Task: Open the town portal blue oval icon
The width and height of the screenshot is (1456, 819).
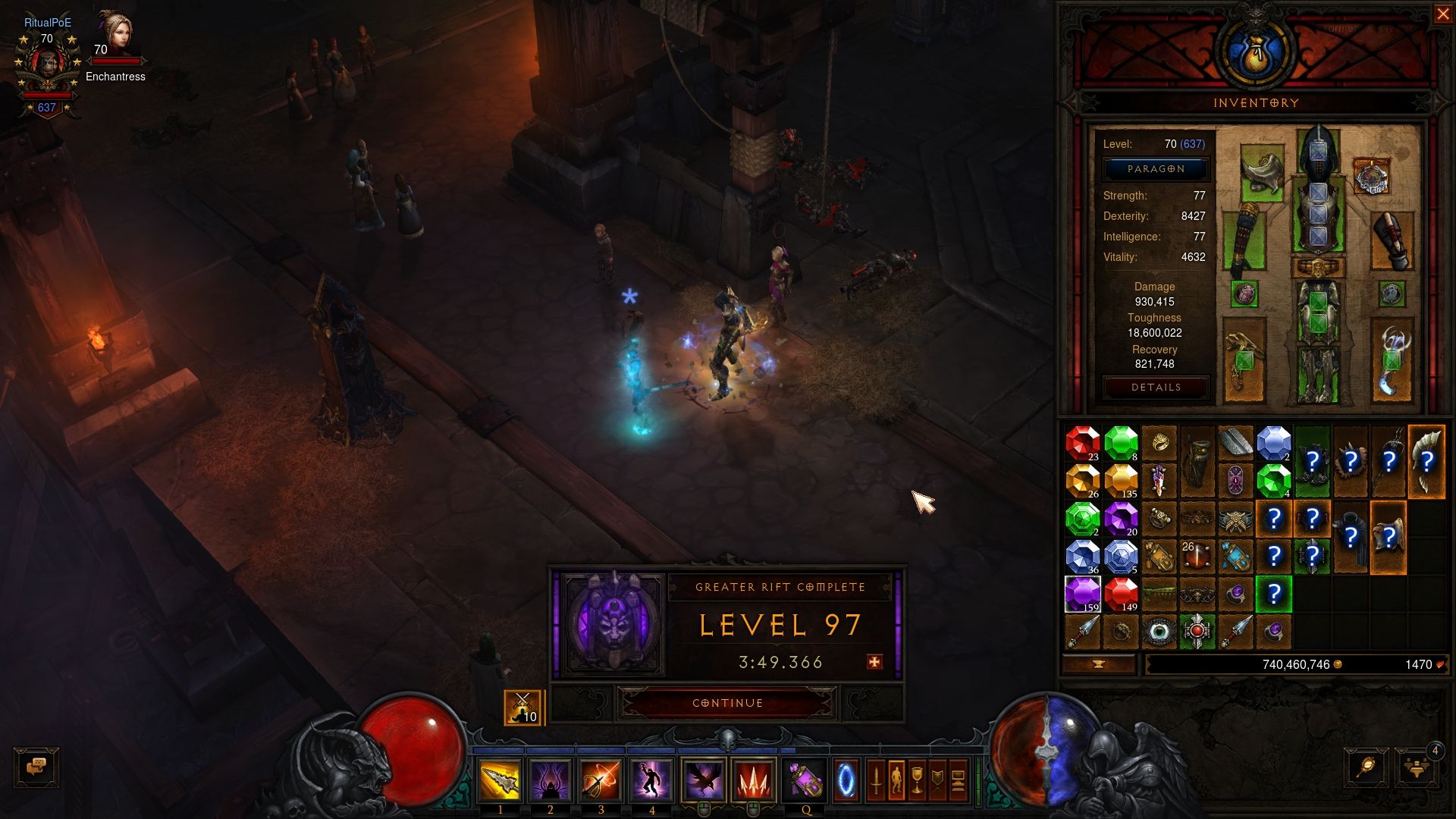Action: pos(846,780)
